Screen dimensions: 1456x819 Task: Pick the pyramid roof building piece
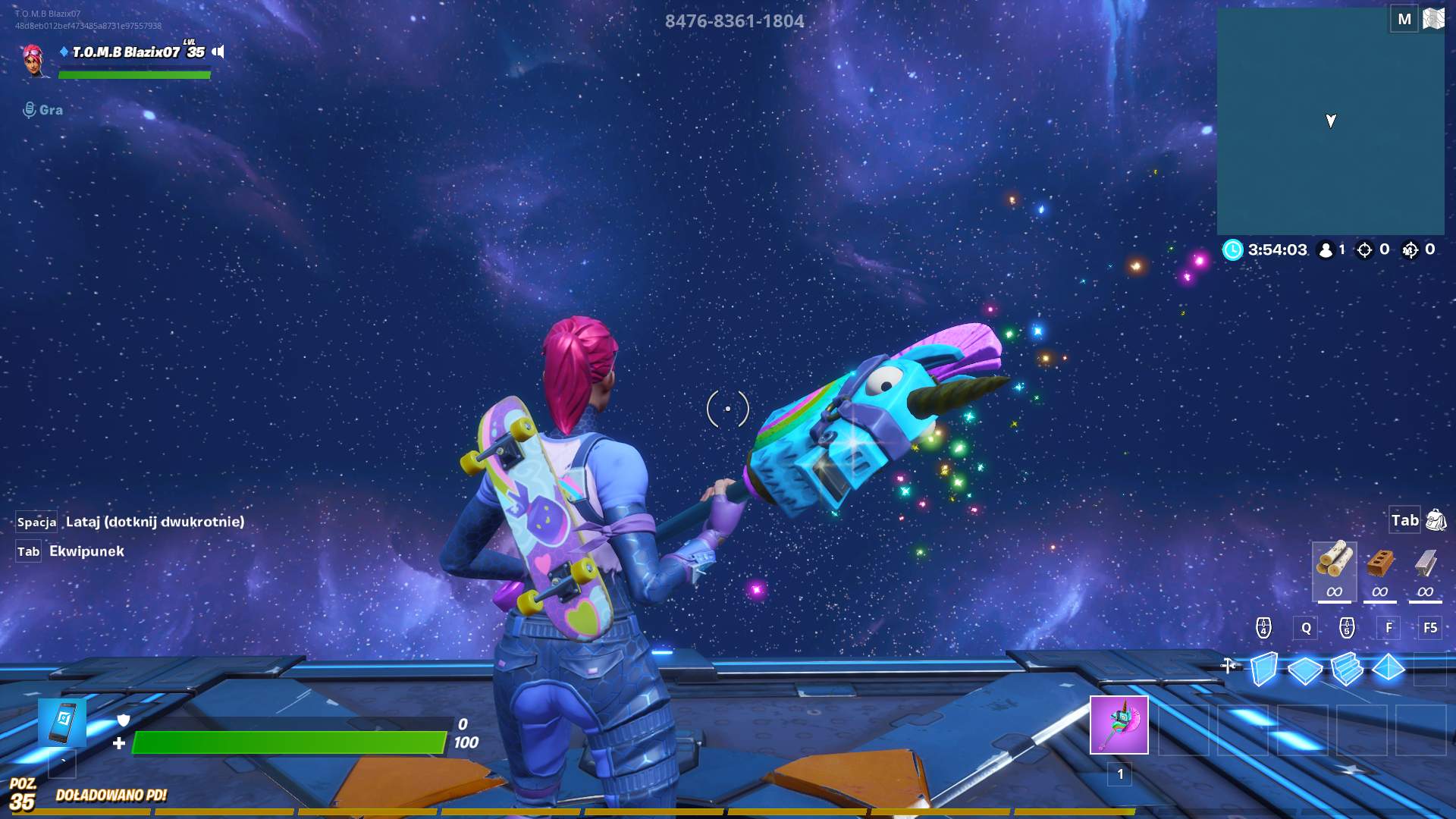[1389, 668]
